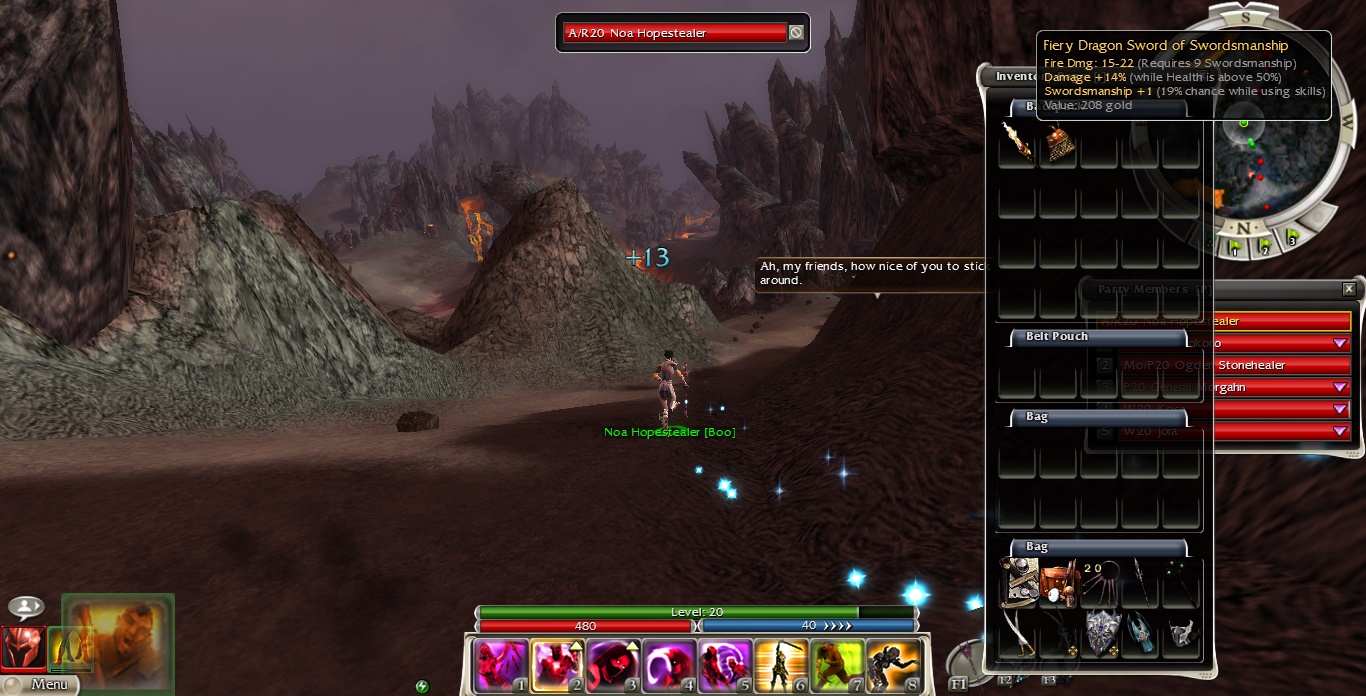Use the highlighted skill in slot 2

point(557,666)
